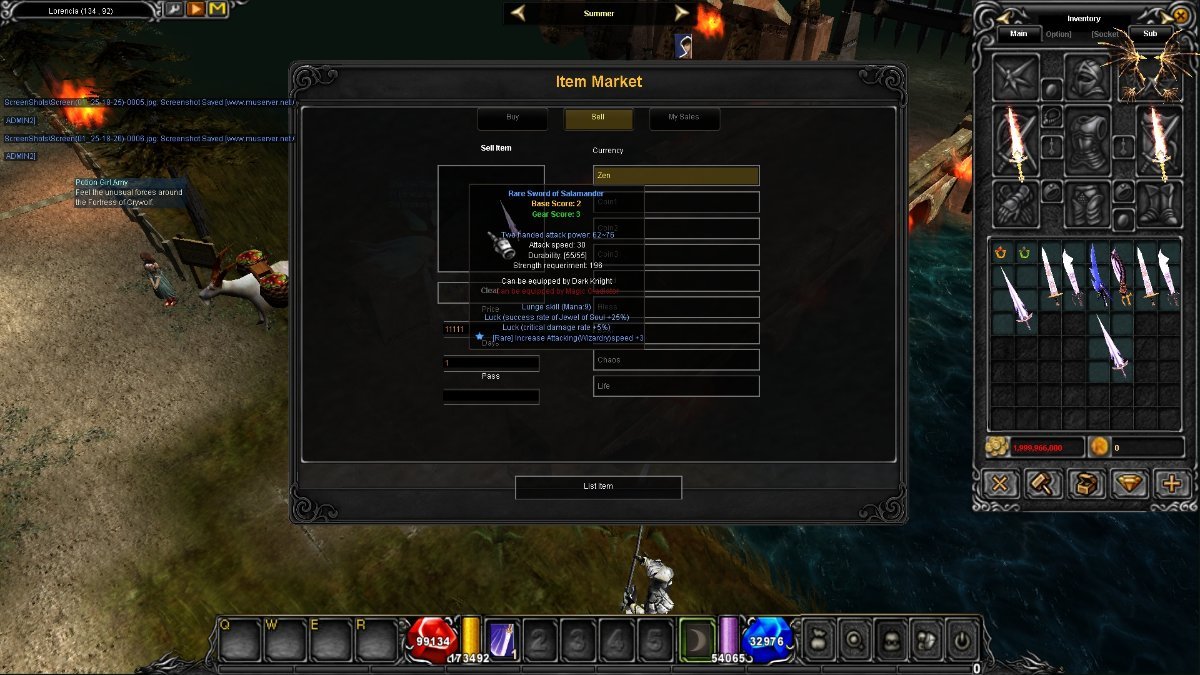Switch to the Buy tab

[x=513, y=118]
